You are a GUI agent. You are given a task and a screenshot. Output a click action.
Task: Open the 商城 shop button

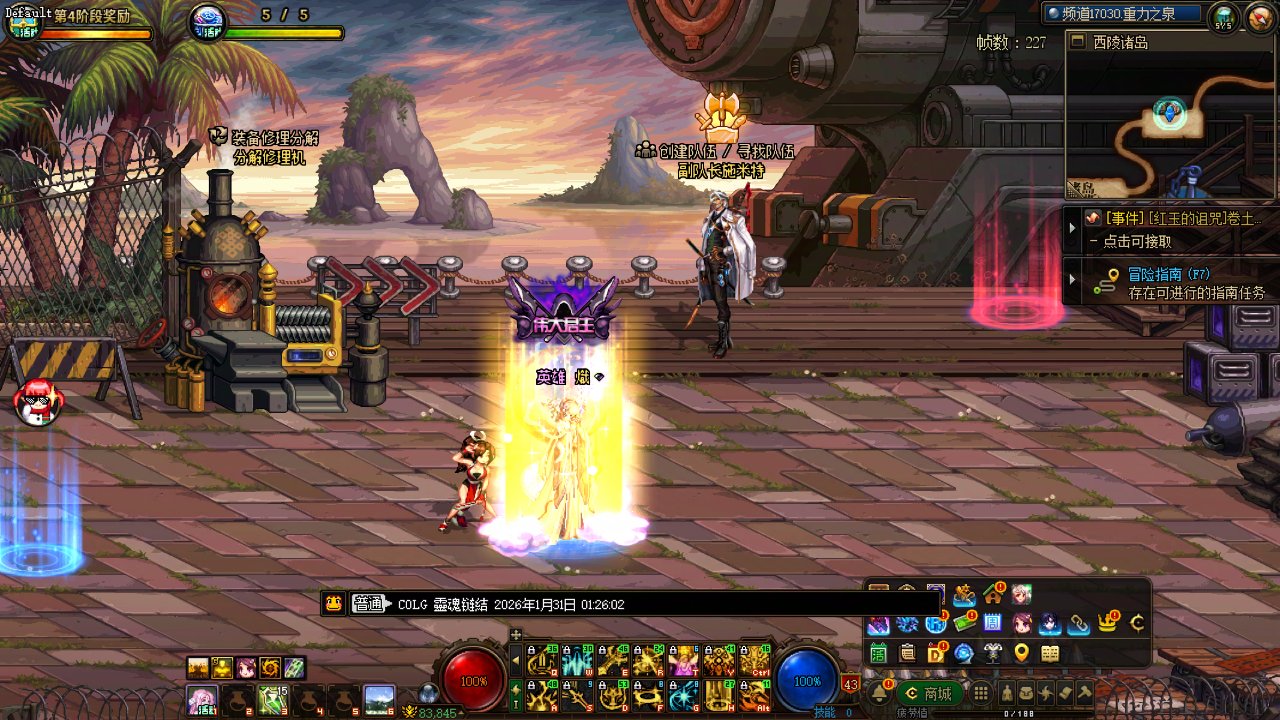click(929, 693)
